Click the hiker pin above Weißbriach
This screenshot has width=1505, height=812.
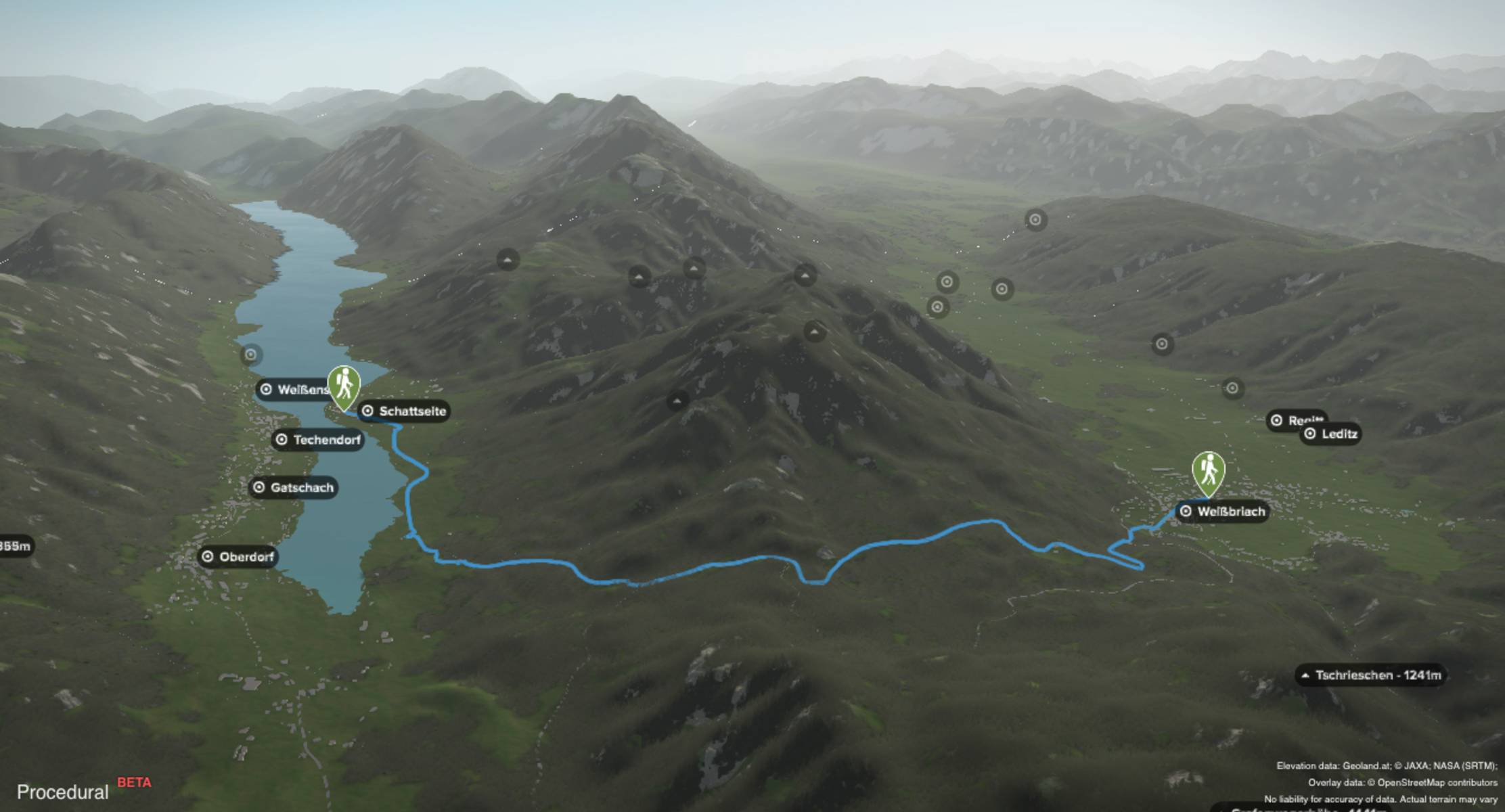pyautogui.click(x=1208, y=471)
